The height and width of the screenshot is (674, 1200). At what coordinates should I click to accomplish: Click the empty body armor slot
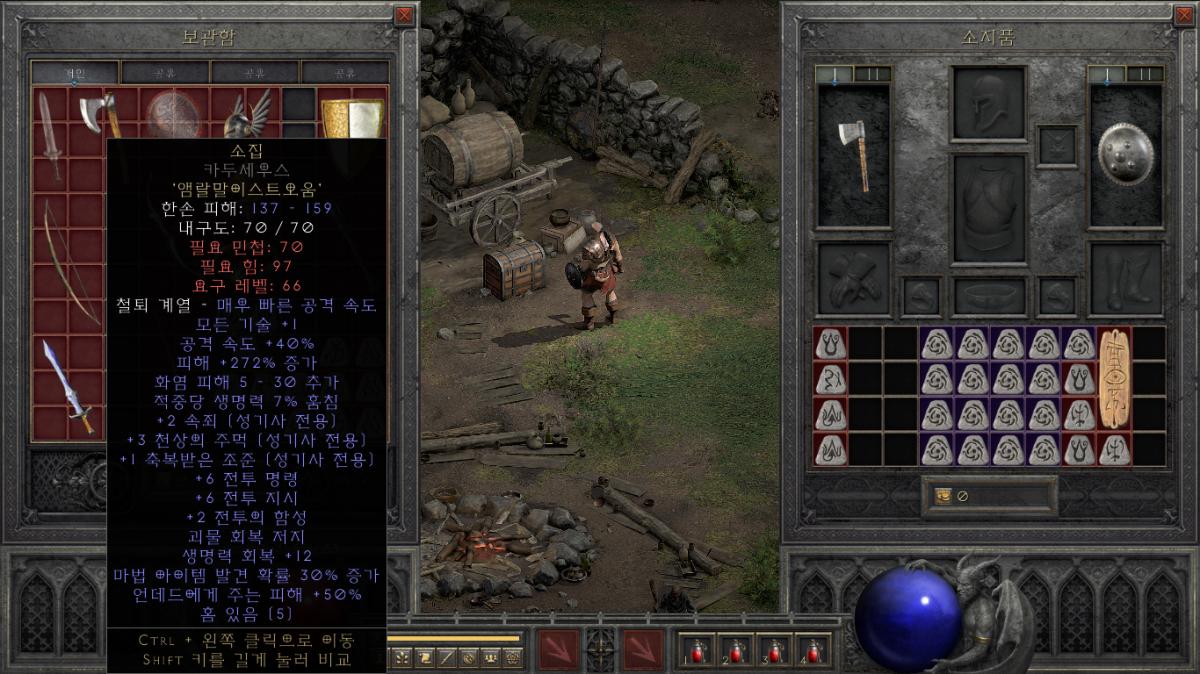(989, 208)
